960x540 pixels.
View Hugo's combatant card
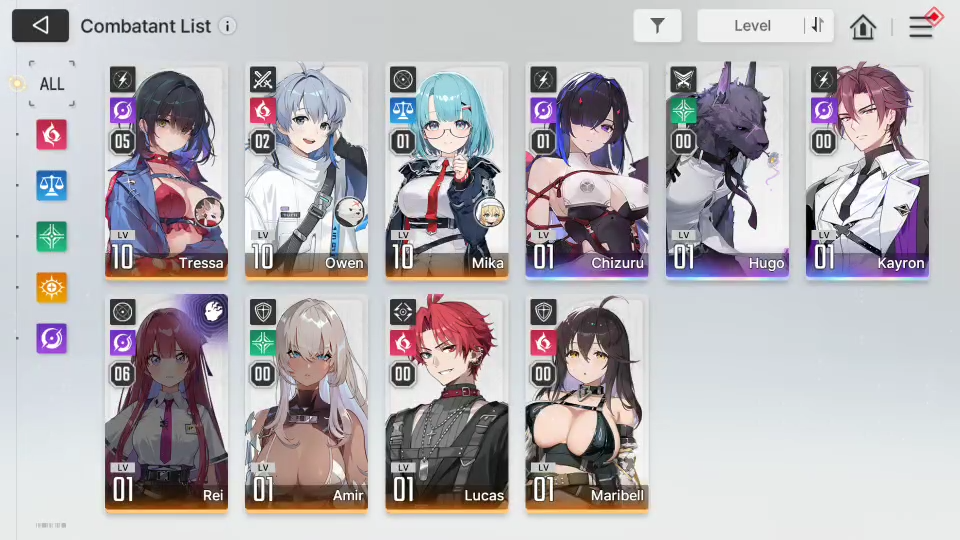tap(727, 170)
